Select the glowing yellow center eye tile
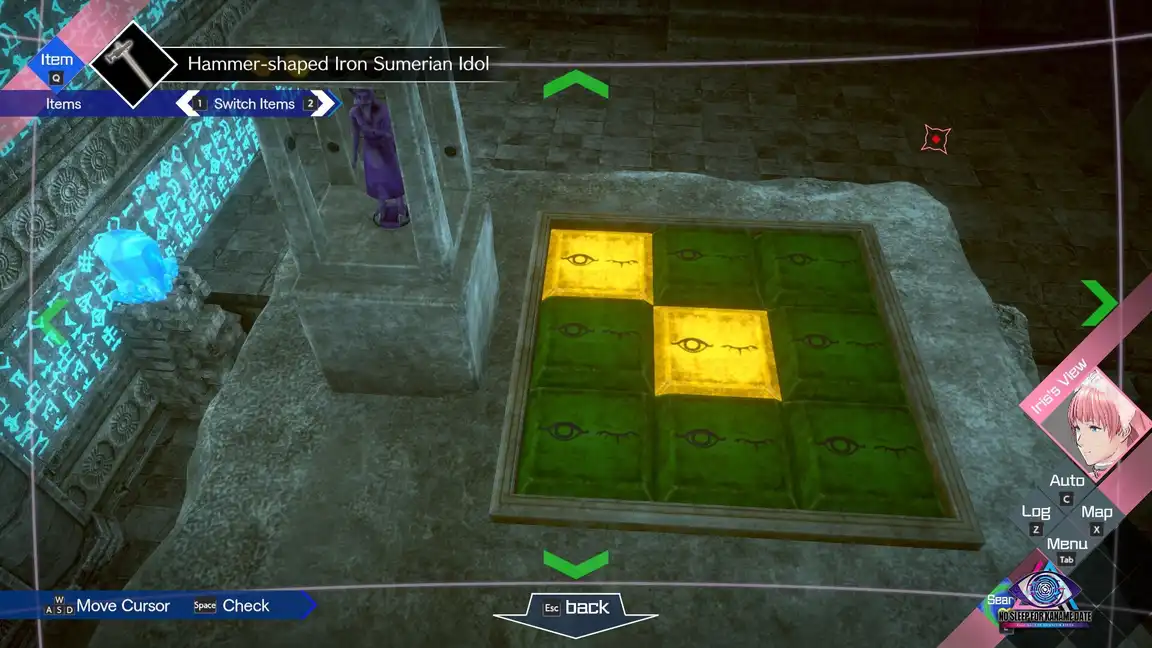This screenshot has width=1152, height=648. 713,350
